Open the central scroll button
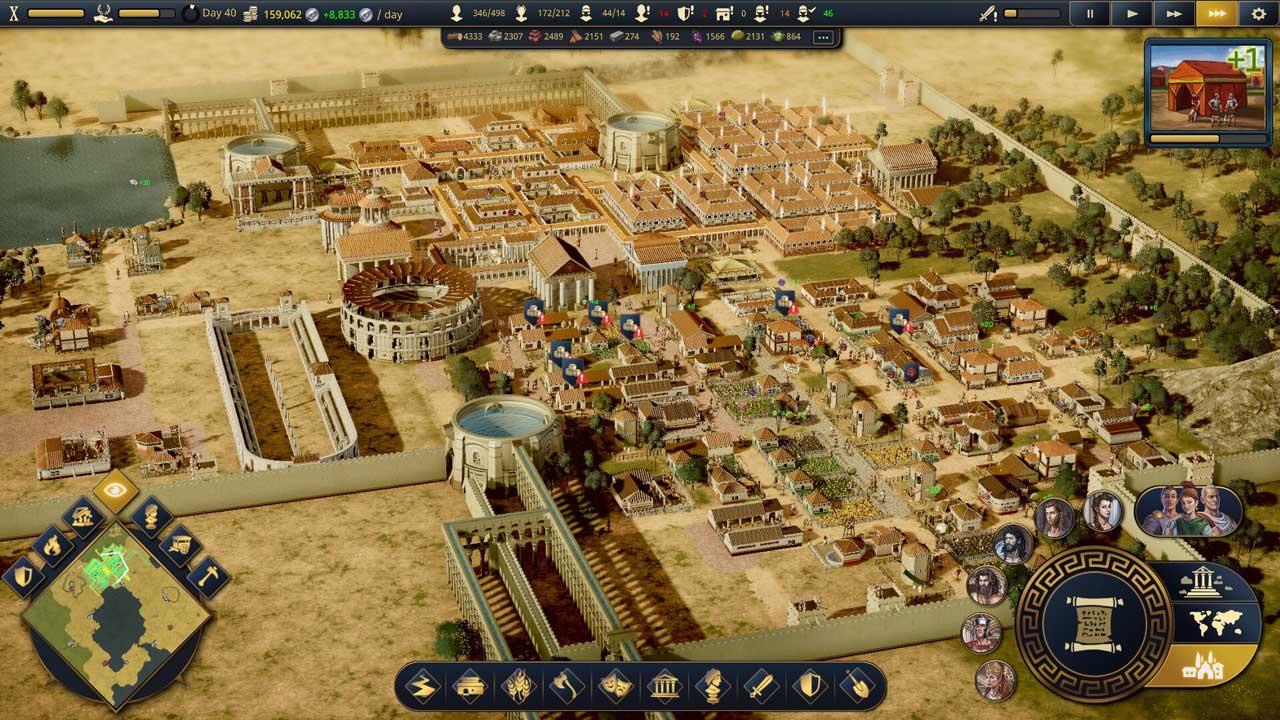 [1093, 623]
